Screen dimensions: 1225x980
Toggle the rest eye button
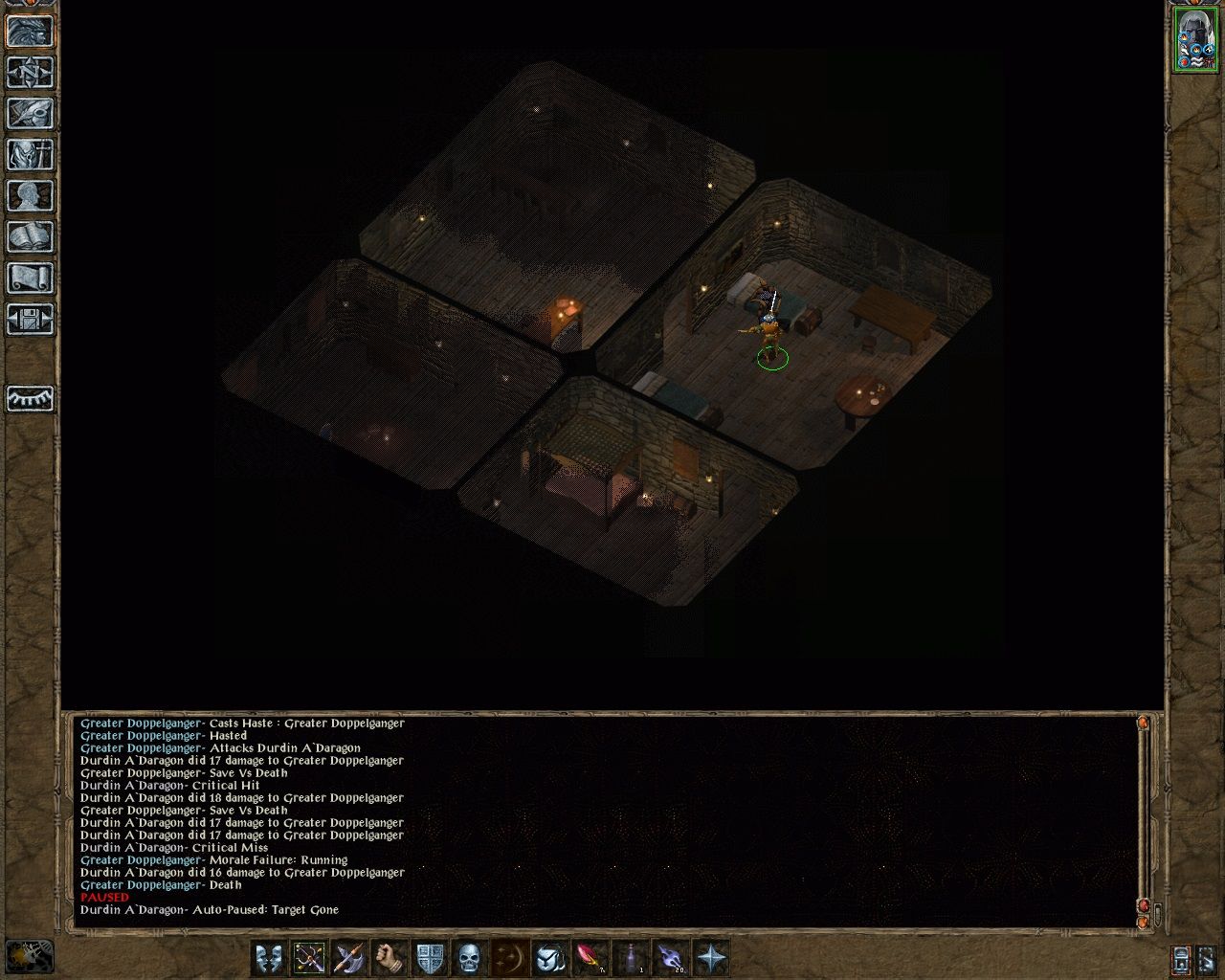click(x=30, y=397)
